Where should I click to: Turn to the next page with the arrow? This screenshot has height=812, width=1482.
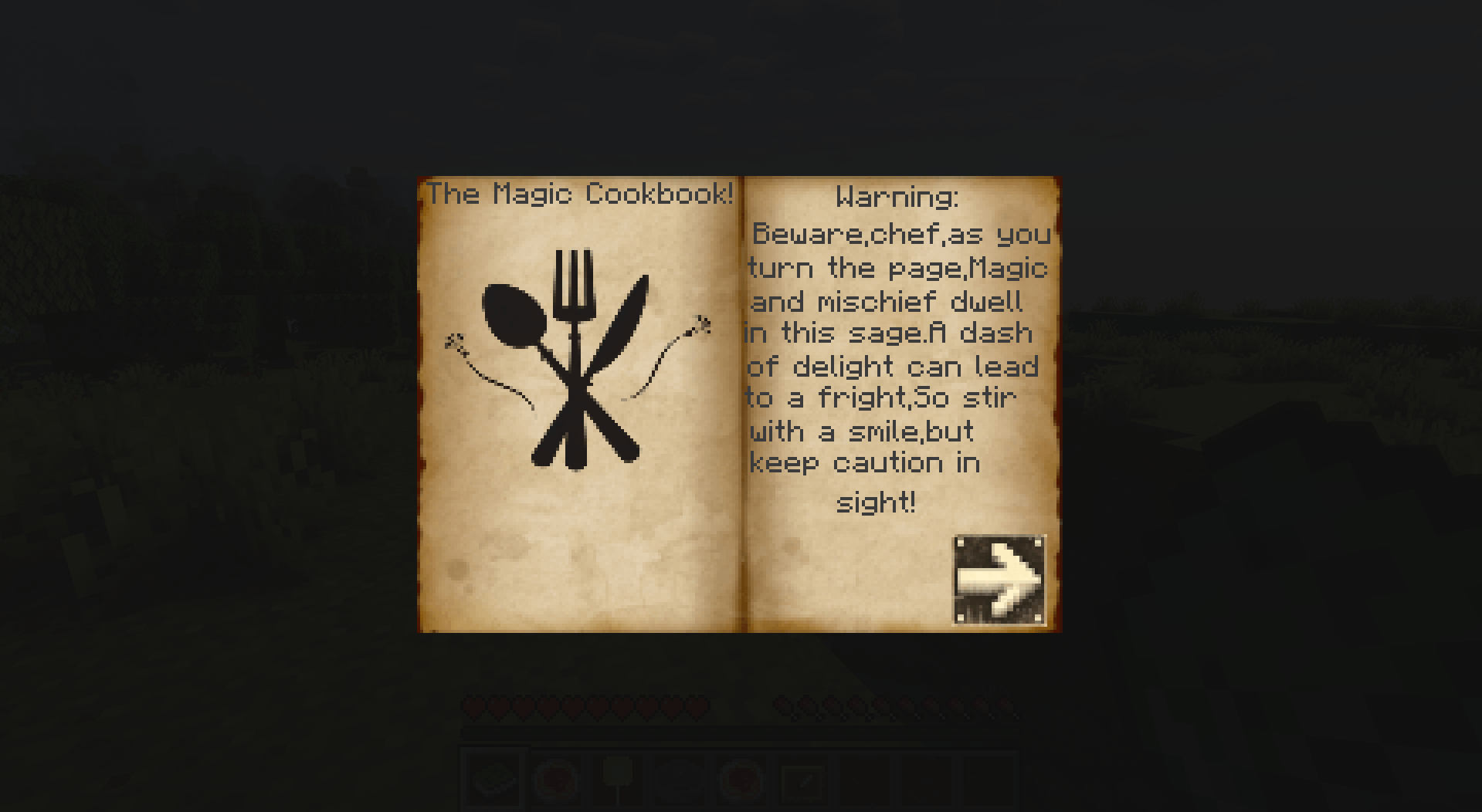click(1000, 580)
